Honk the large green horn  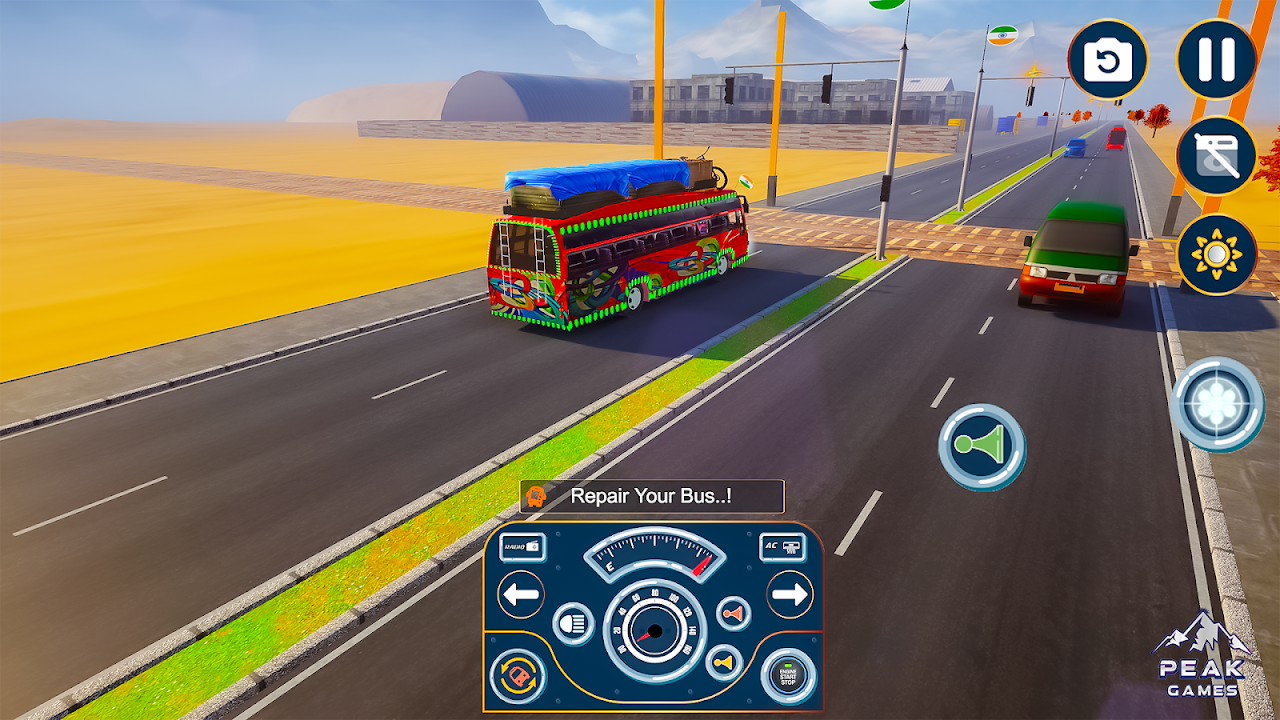(981, 447)
